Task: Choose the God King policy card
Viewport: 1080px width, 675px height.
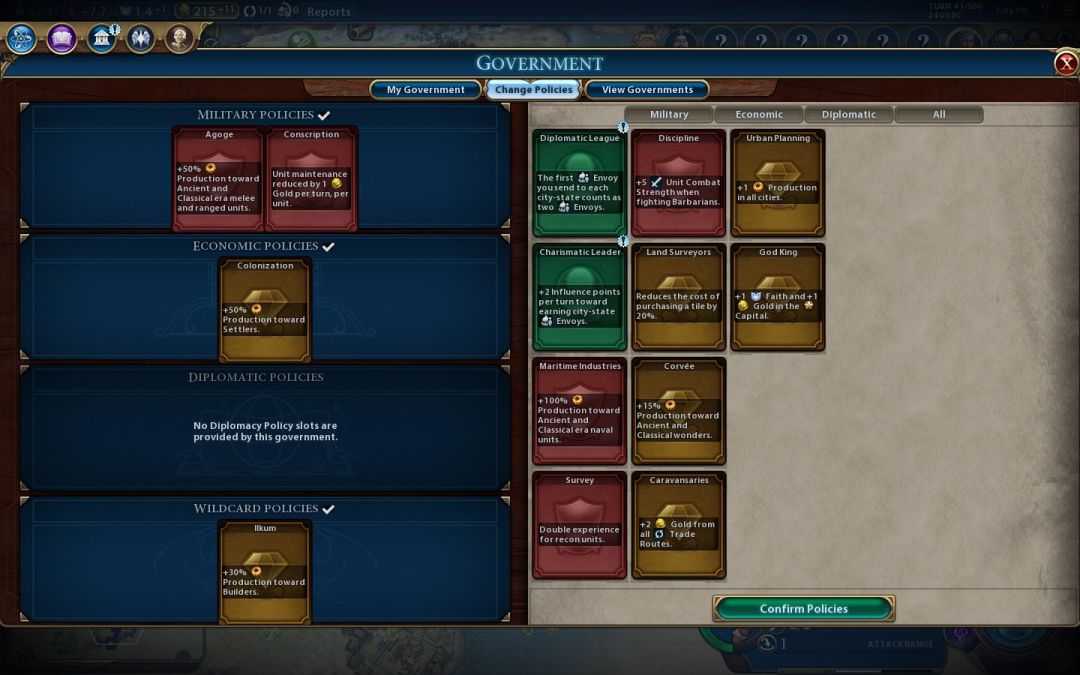Action: pos(777,296)
